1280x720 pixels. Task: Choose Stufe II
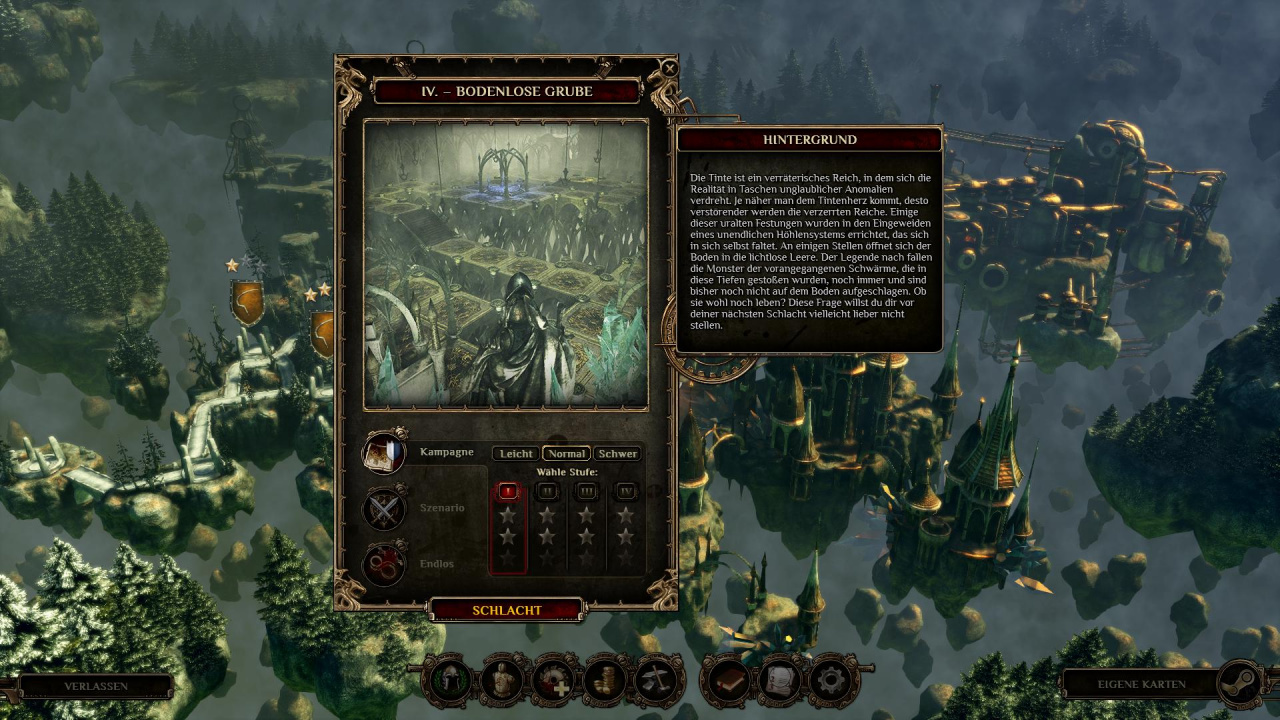coord(547,491)
